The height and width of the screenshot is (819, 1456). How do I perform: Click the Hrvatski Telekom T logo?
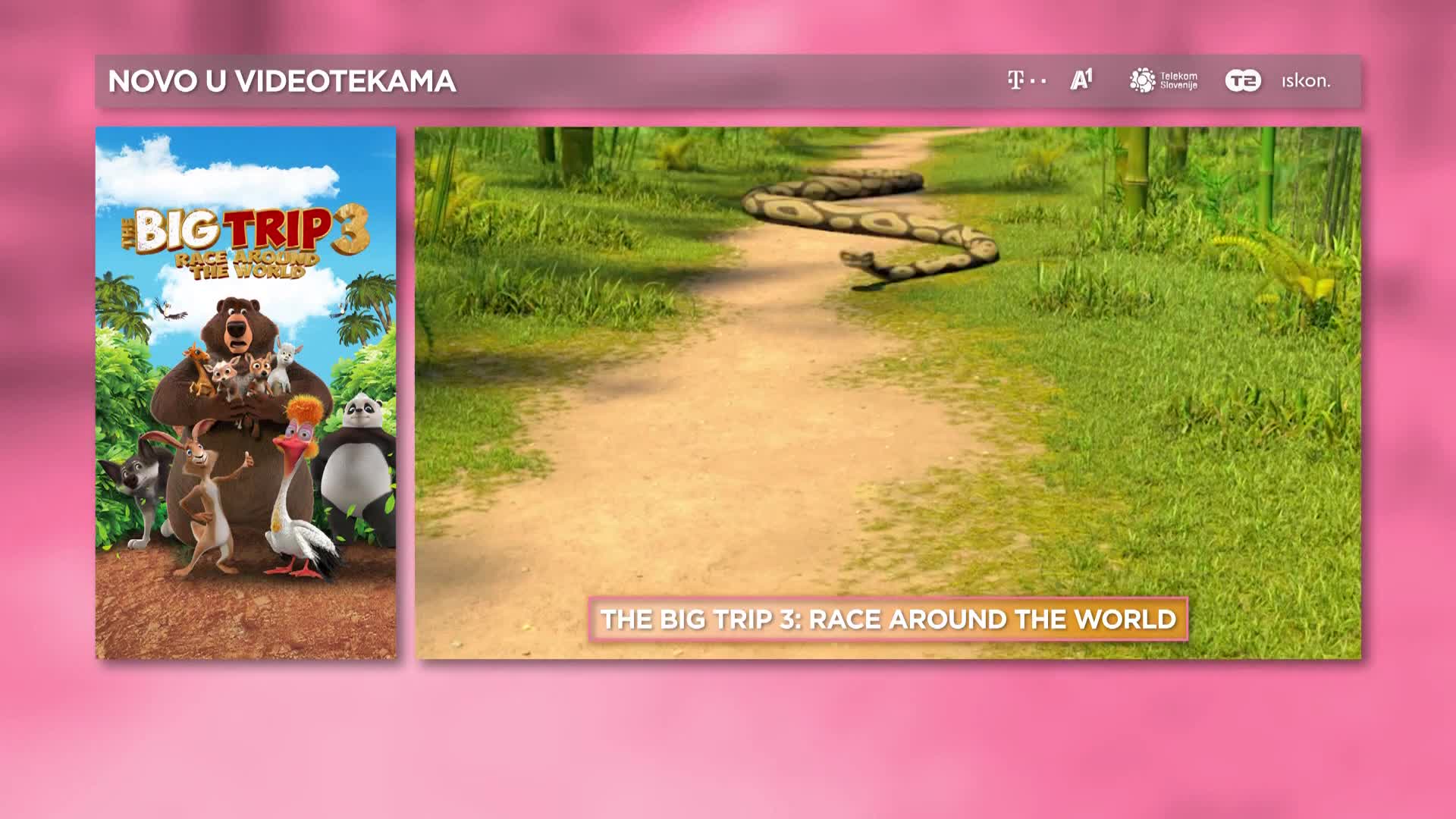pyautogui.click(x=1026, y=80)
